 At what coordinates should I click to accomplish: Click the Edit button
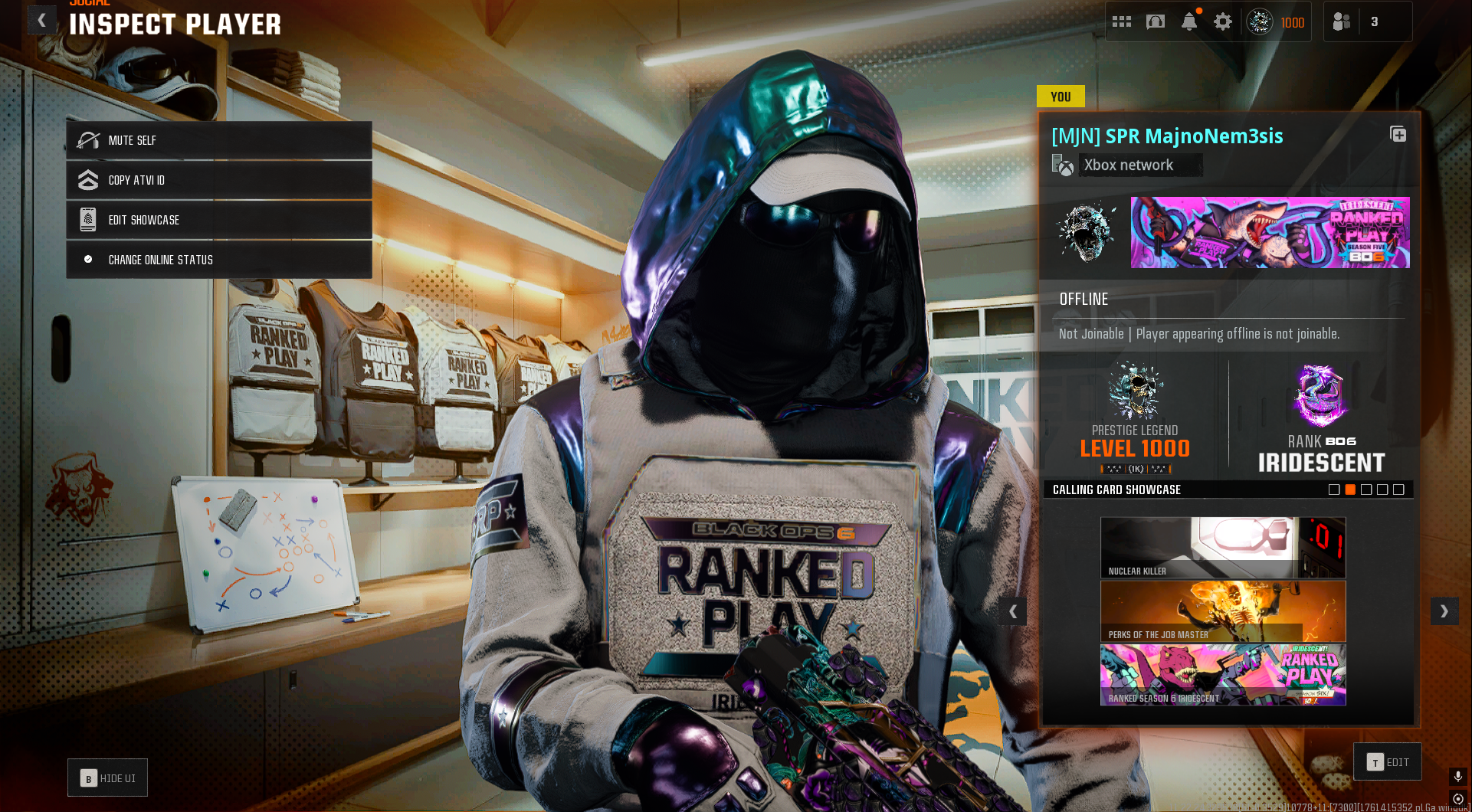[1388, 762]
